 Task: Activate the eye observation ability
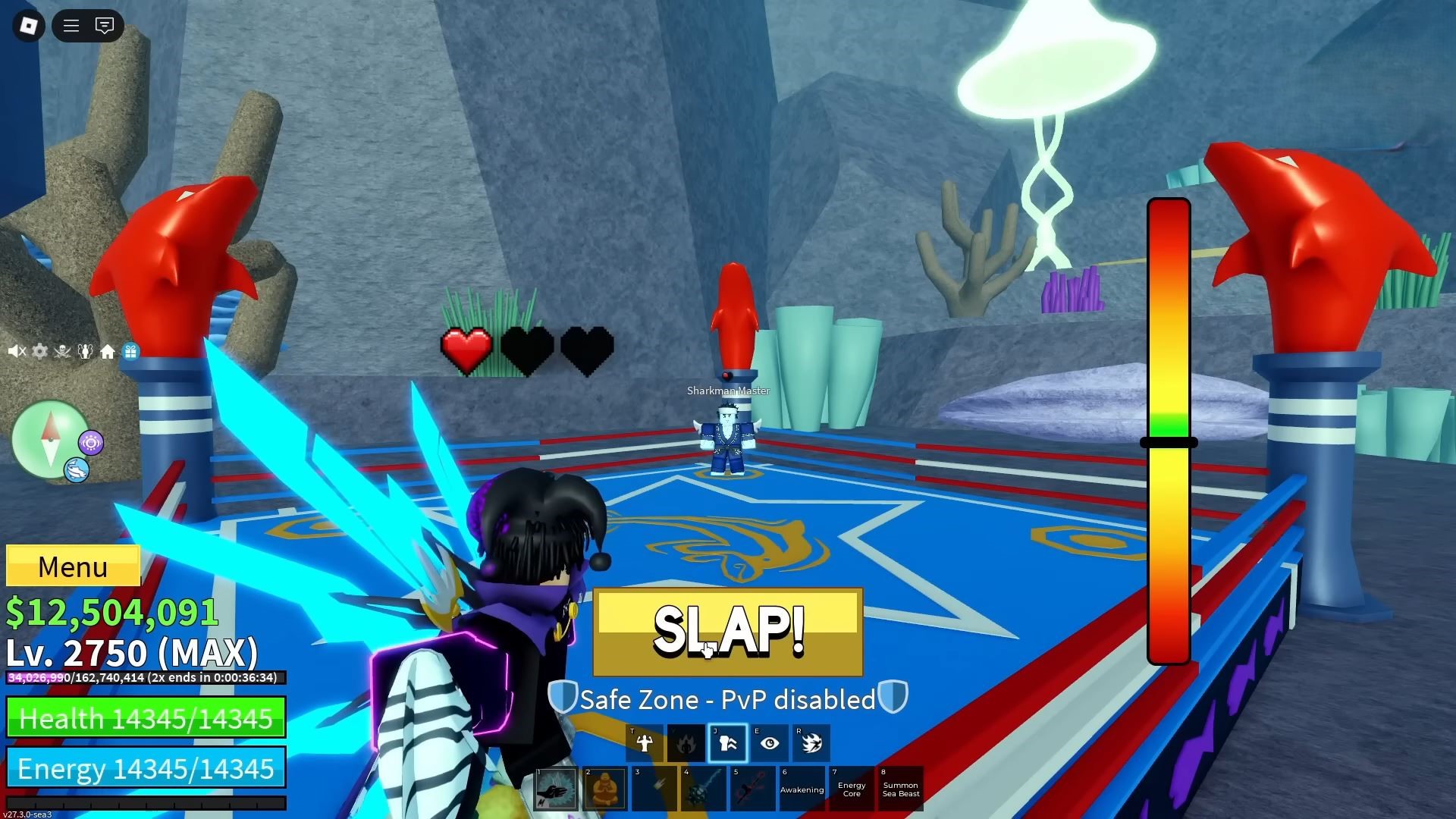[x=770, y=743]
